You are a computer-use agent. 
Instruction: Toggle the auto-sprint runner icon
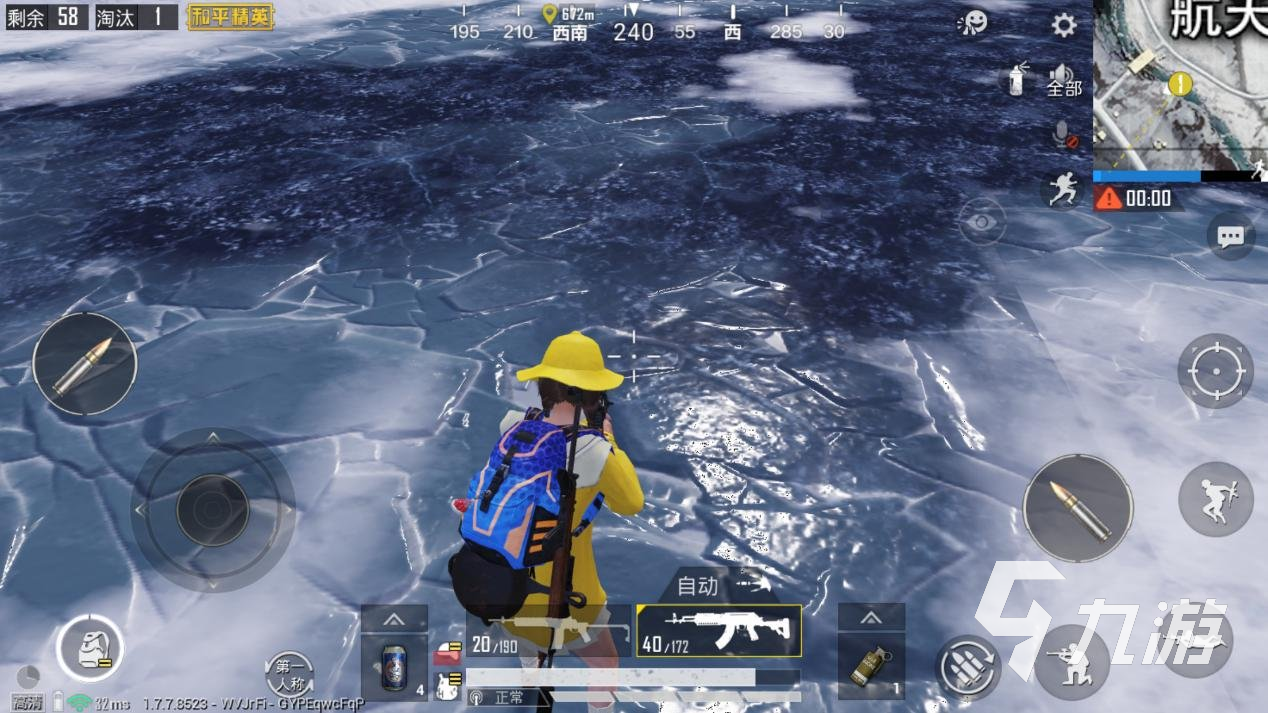point(1062,189)
